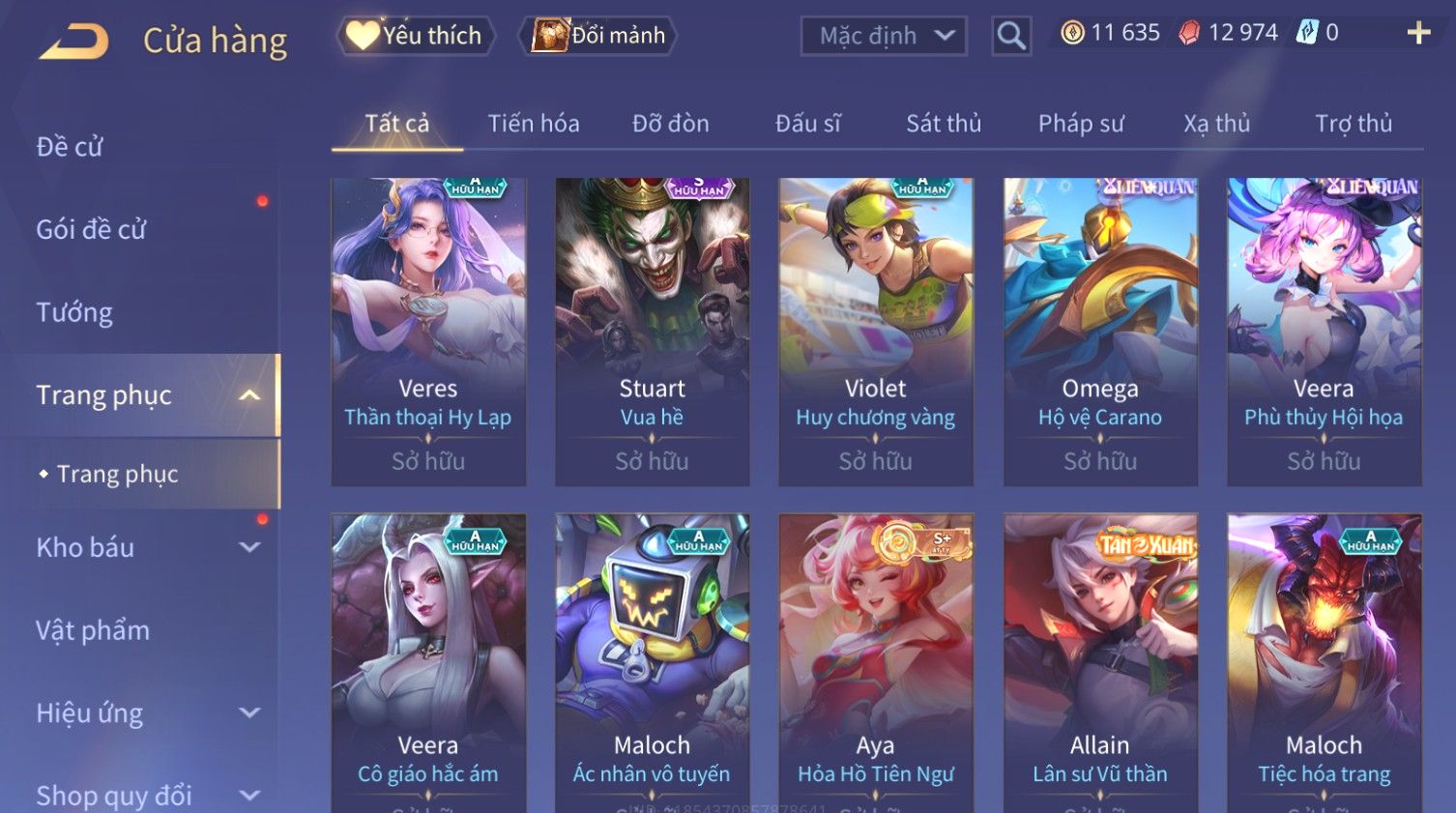Open the Đổi mảnh exchange
The width and height of the screenshot is (1456, 813).
point(598,36)
